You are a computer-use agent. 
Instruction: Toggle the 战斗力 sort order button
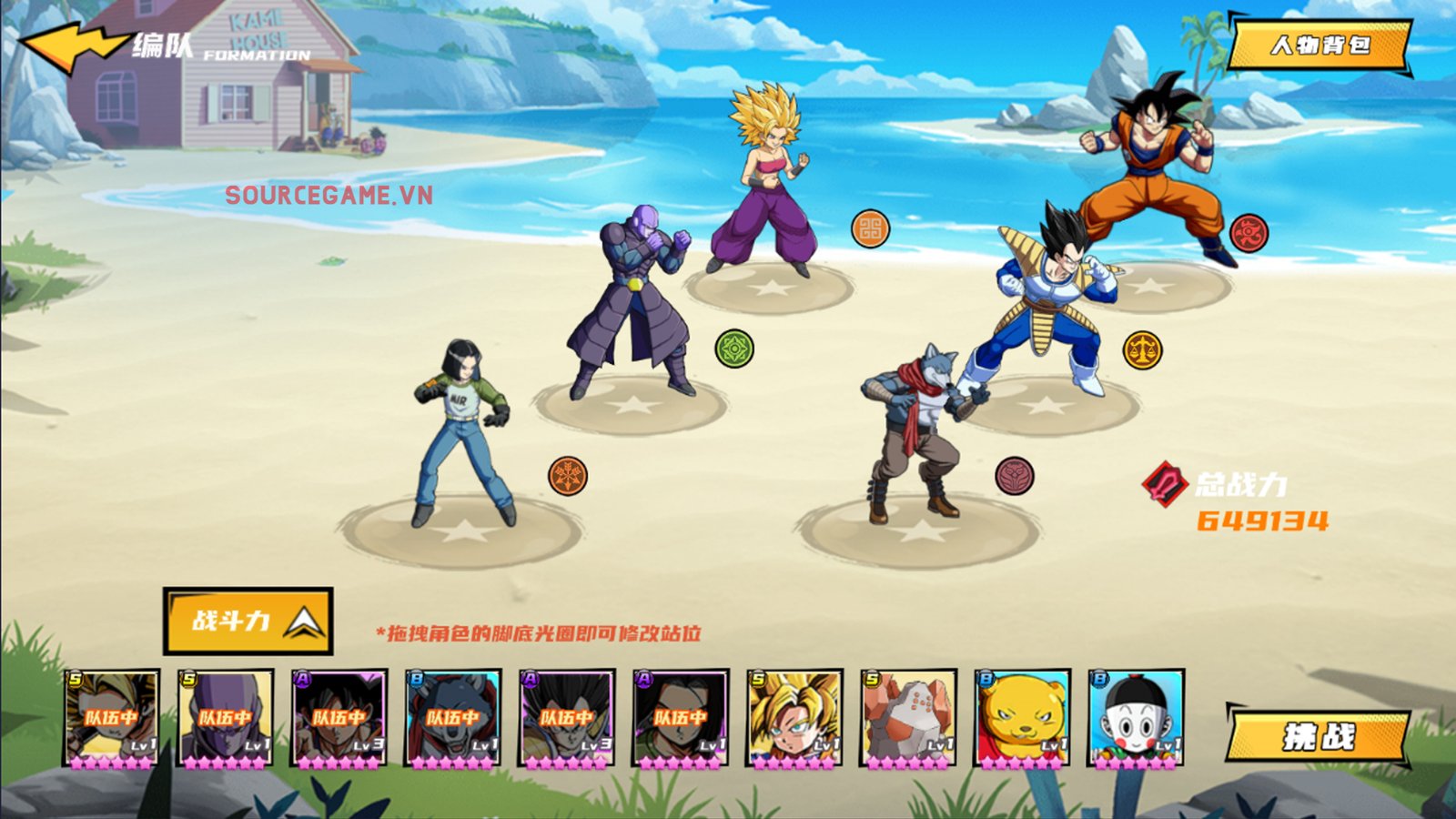click(x=248, y=622)
